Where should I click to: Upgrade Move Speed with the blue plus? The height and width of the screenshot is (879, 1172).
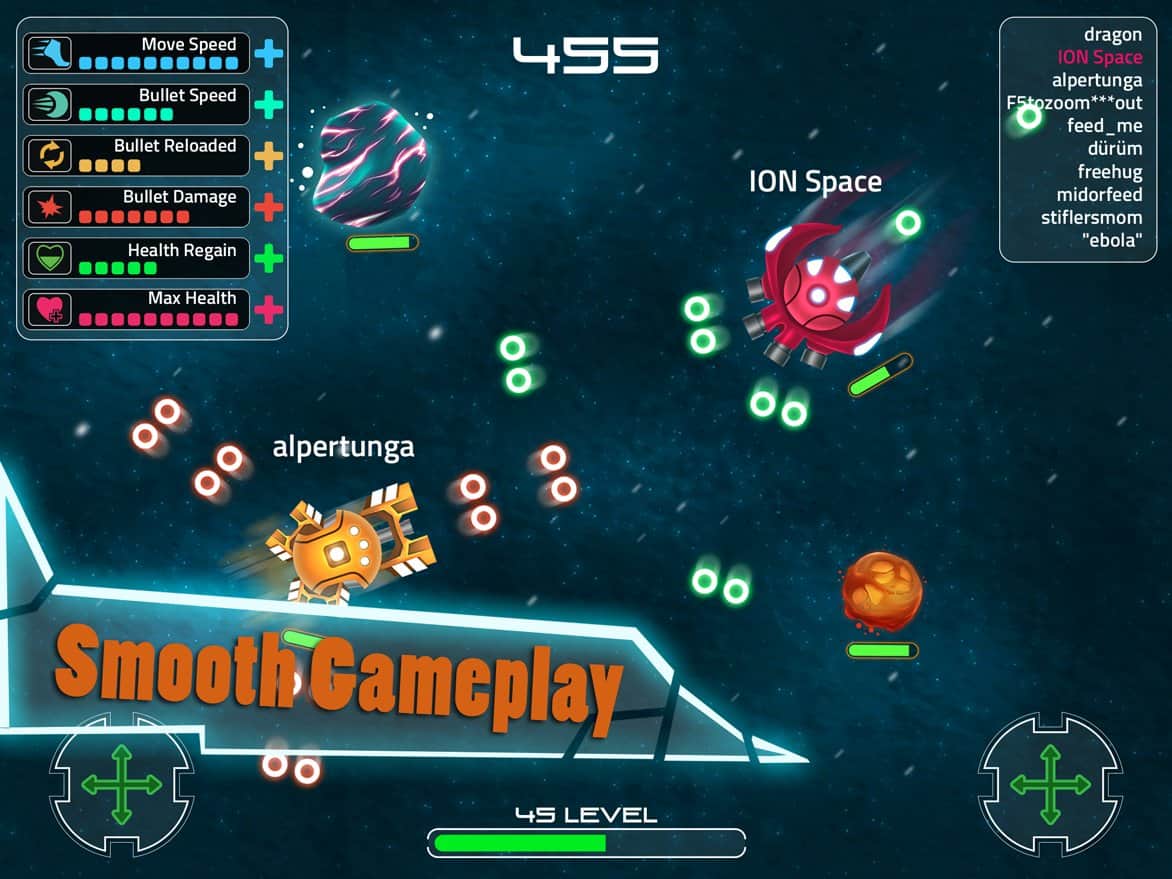coord(268,53)
